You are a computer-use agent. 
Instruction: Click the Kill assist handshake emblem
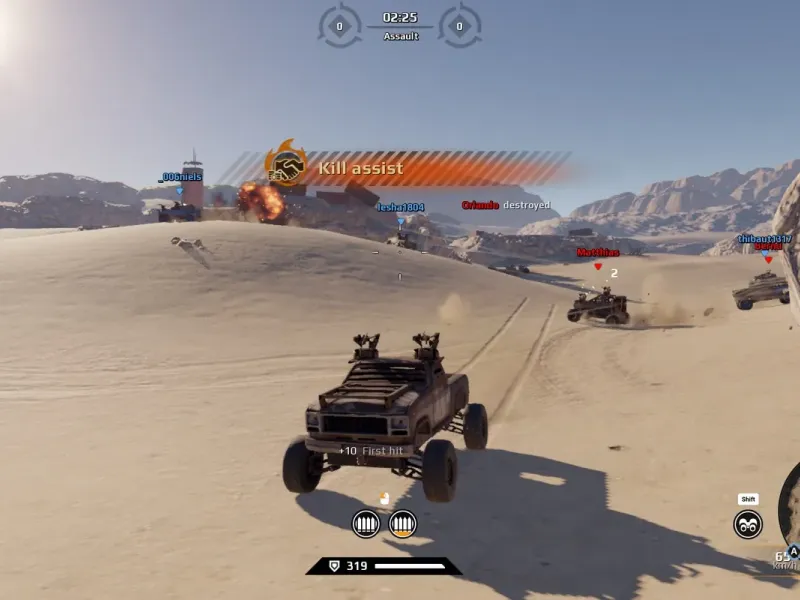(287, 166)
